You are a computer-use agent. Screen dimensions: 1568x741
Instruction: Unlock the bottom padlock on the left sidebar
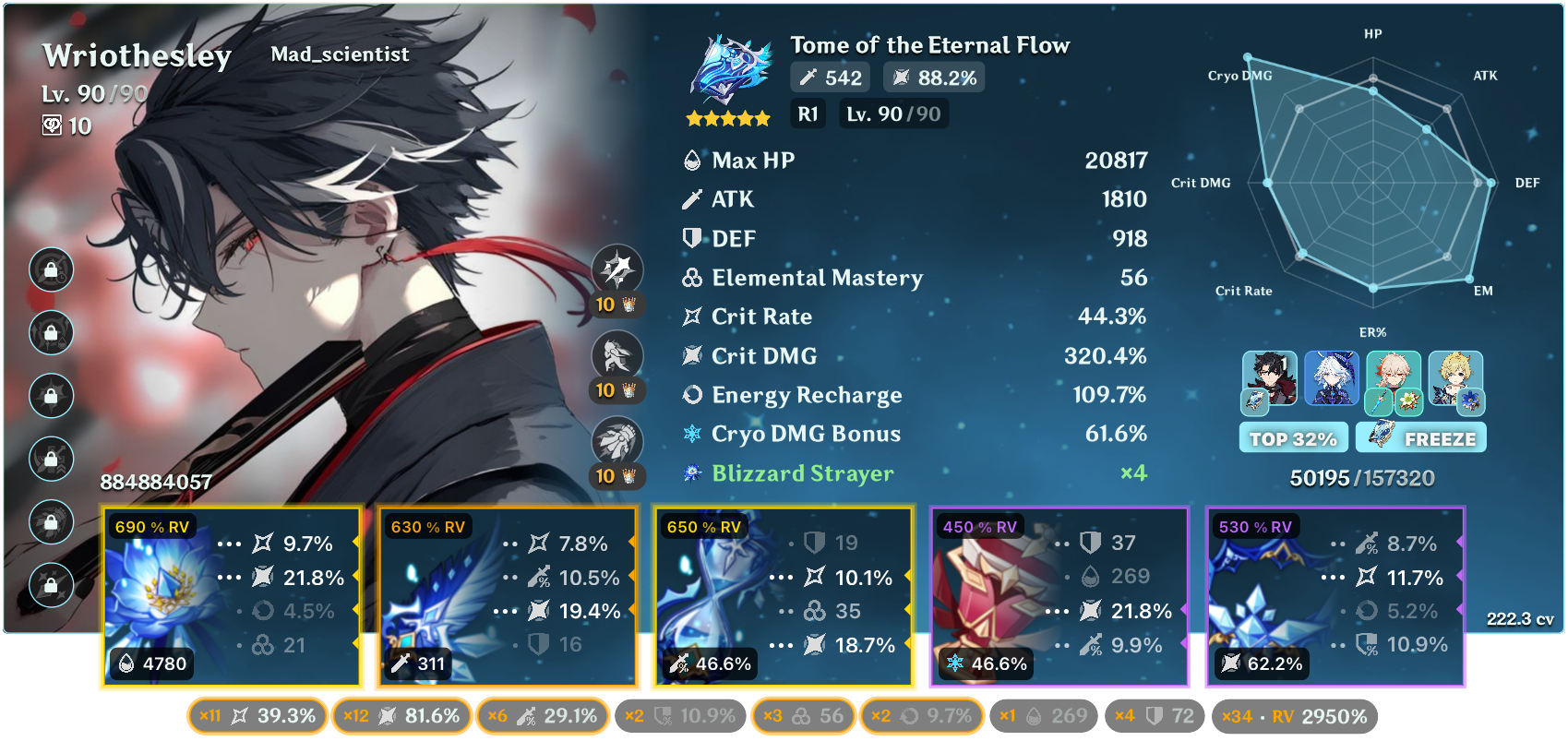pos(52,585)
